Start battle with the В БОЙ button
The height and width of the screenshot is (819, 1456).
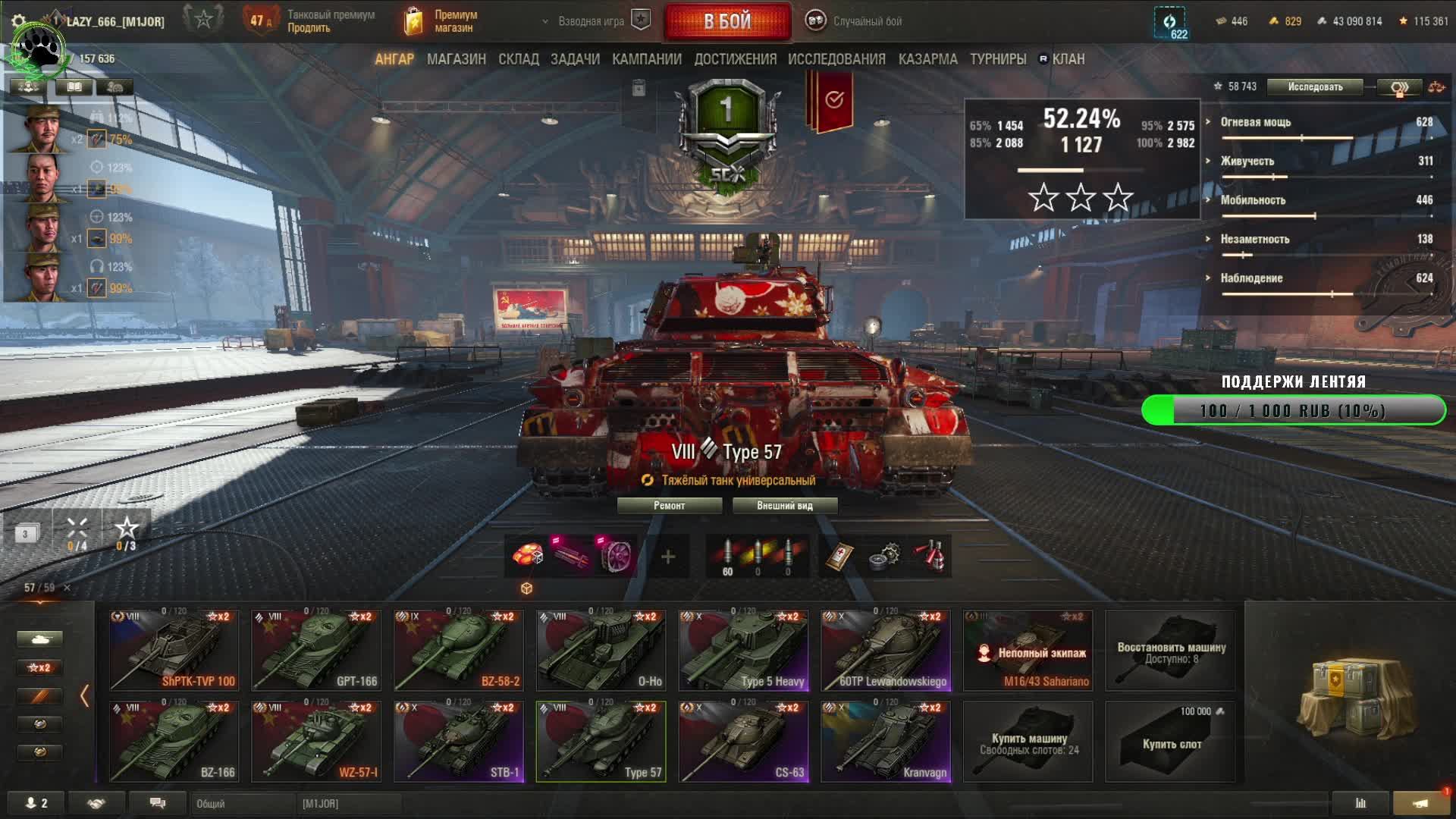(x=727, y=21)
